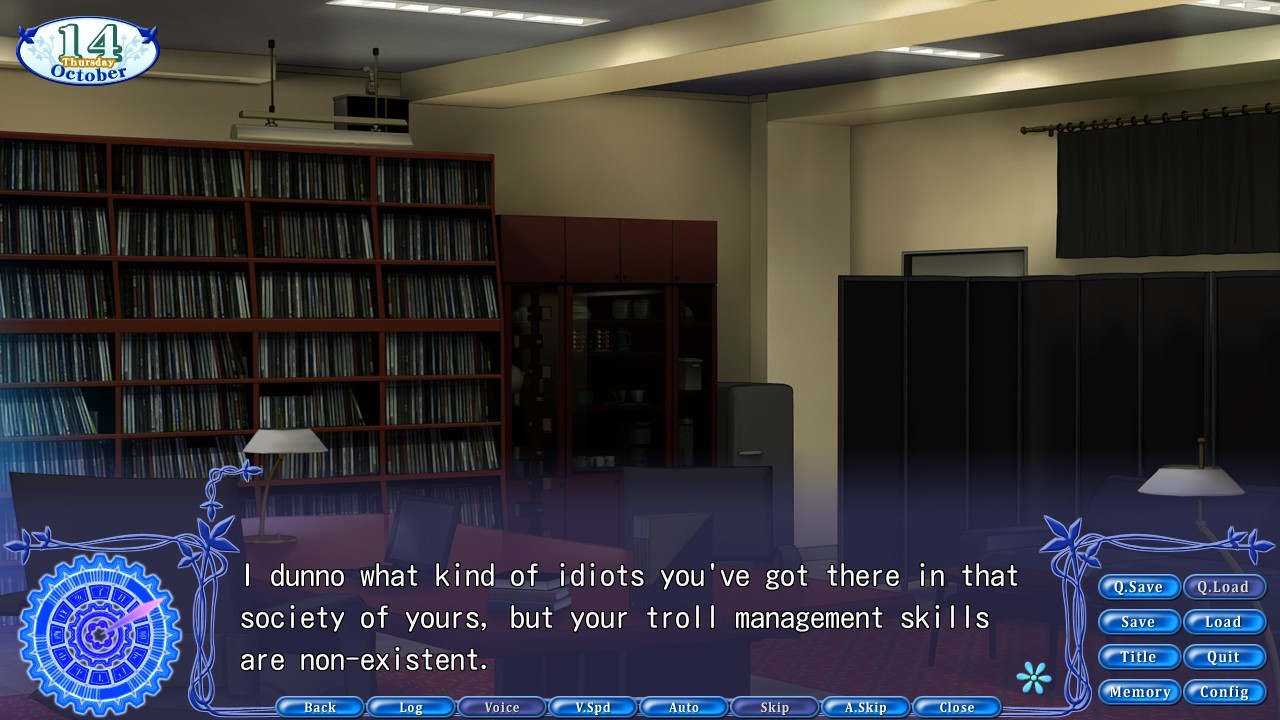The width and height of the screenshot is (1280, 720).
Task: Click the spinning flower click-to-continue indicator
Action: tap(1036, 677)
